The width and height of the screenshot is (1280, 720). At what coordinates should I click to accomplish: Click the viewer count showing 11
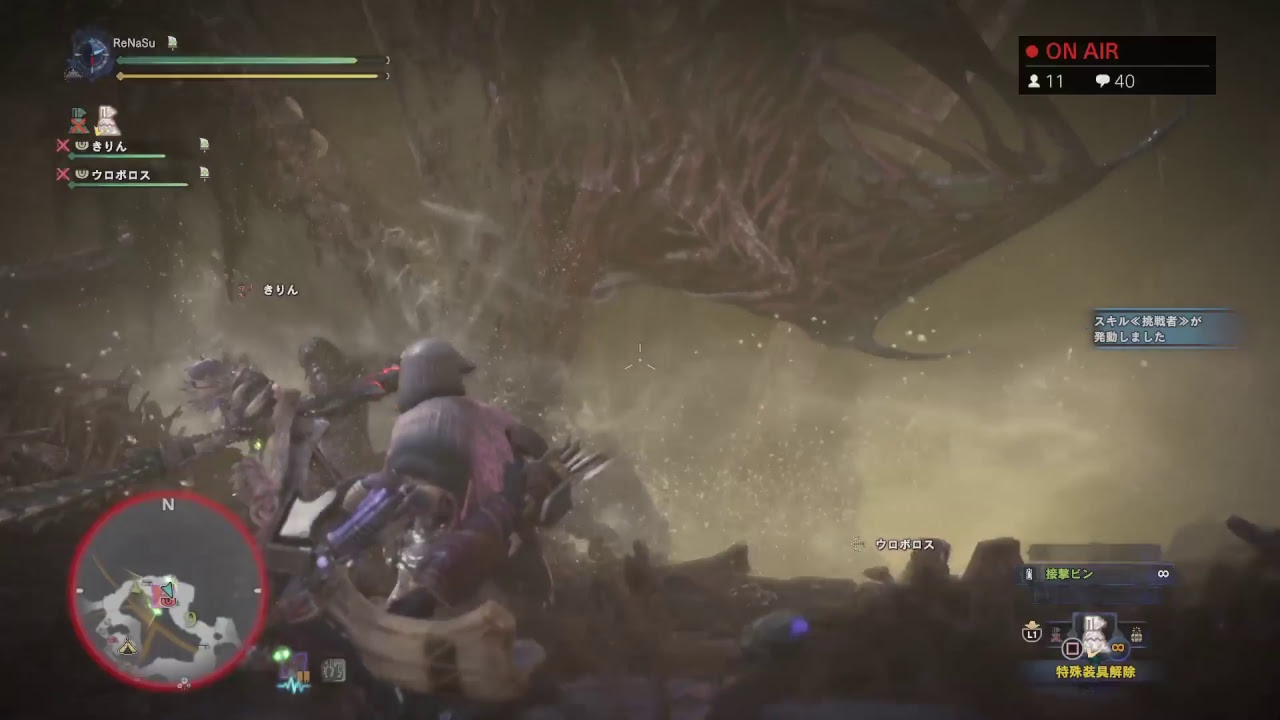1044,82
